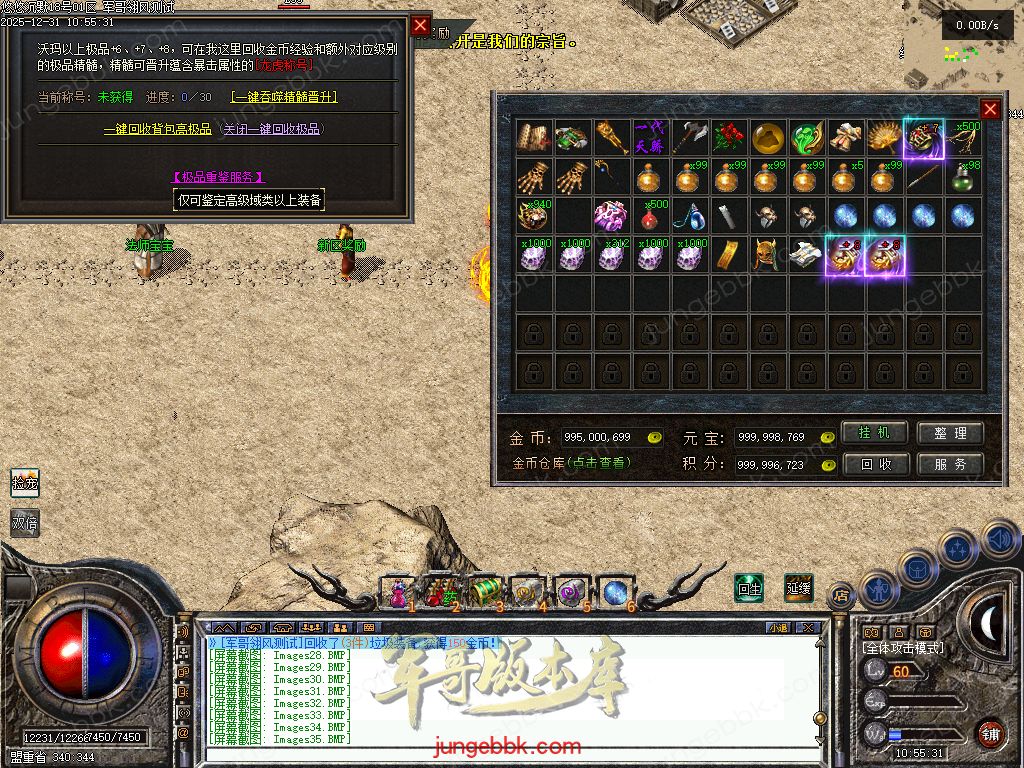Viewport: 1024px width, 768px height.
Task: Toggle the 拾宠 pet pickup button
Action: tap(25, 483)
